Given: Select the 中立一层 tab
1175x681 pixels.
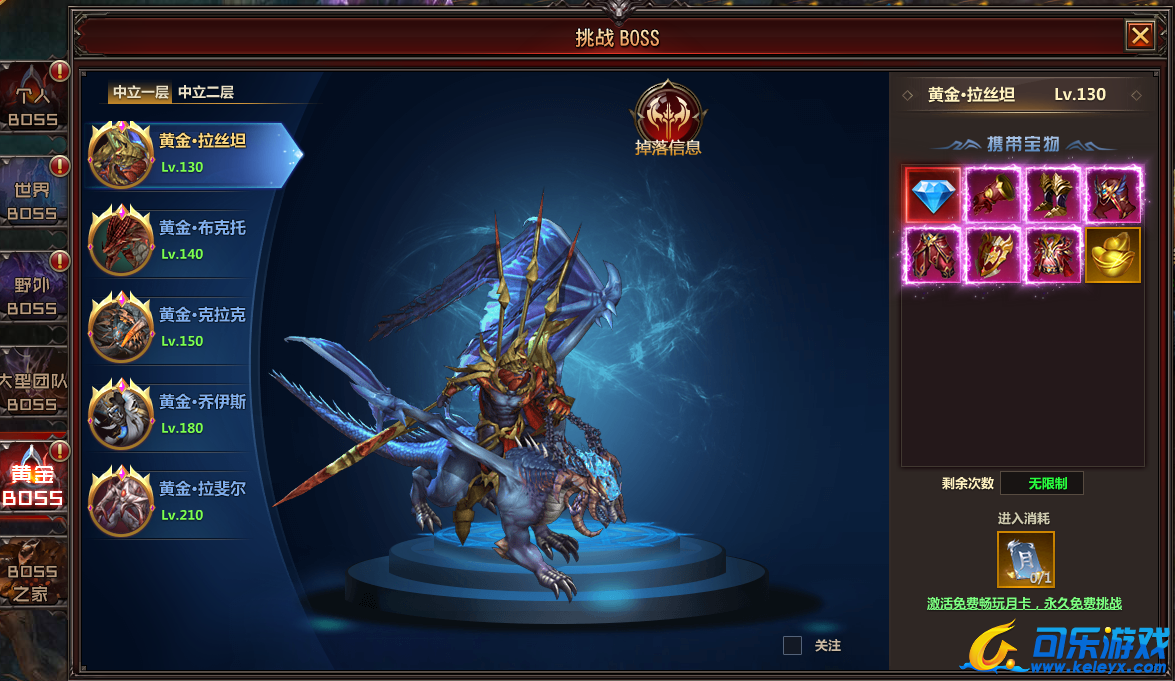Looking at the screenshot, I should click(x=140, y=92).
